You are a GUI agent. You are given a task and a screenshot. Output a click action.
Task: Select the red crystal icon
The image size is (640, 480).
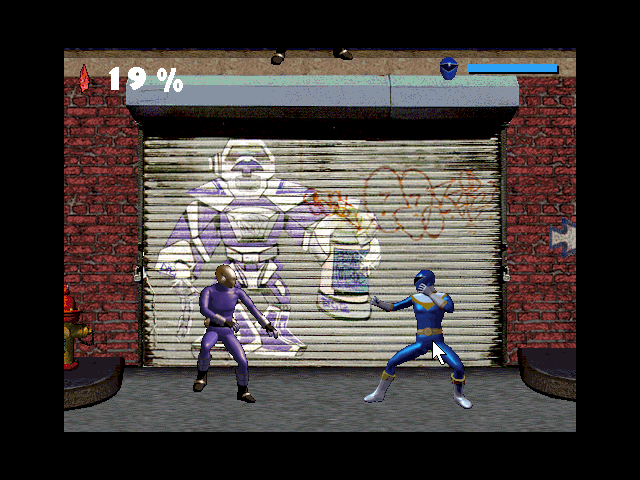[x=84, y=78]
